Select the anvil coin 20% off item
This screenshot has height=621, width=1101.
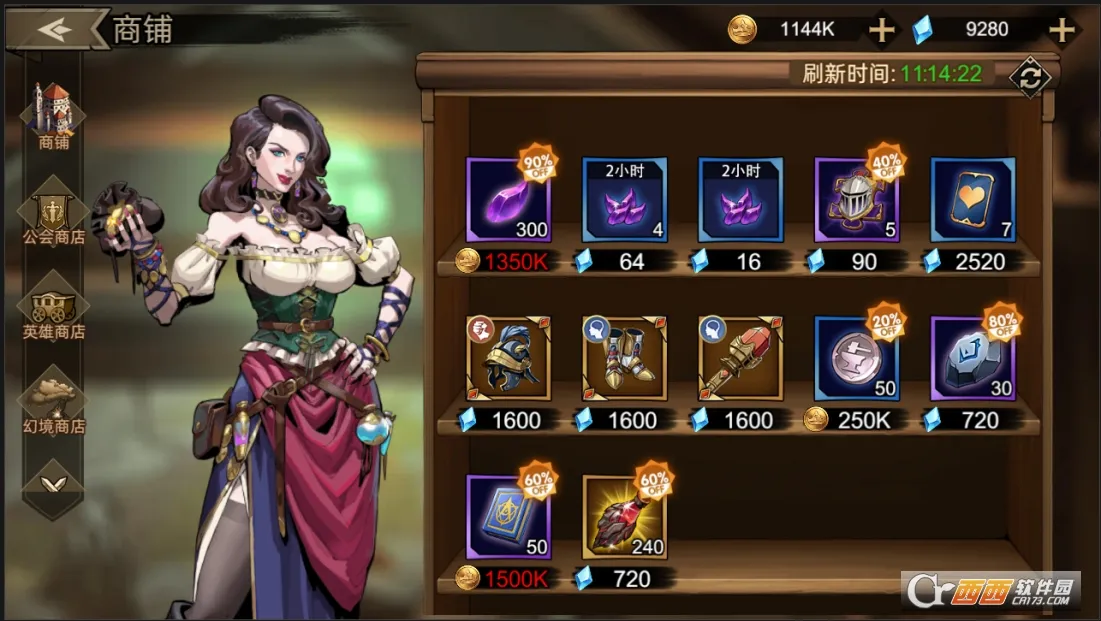point(856,358)
